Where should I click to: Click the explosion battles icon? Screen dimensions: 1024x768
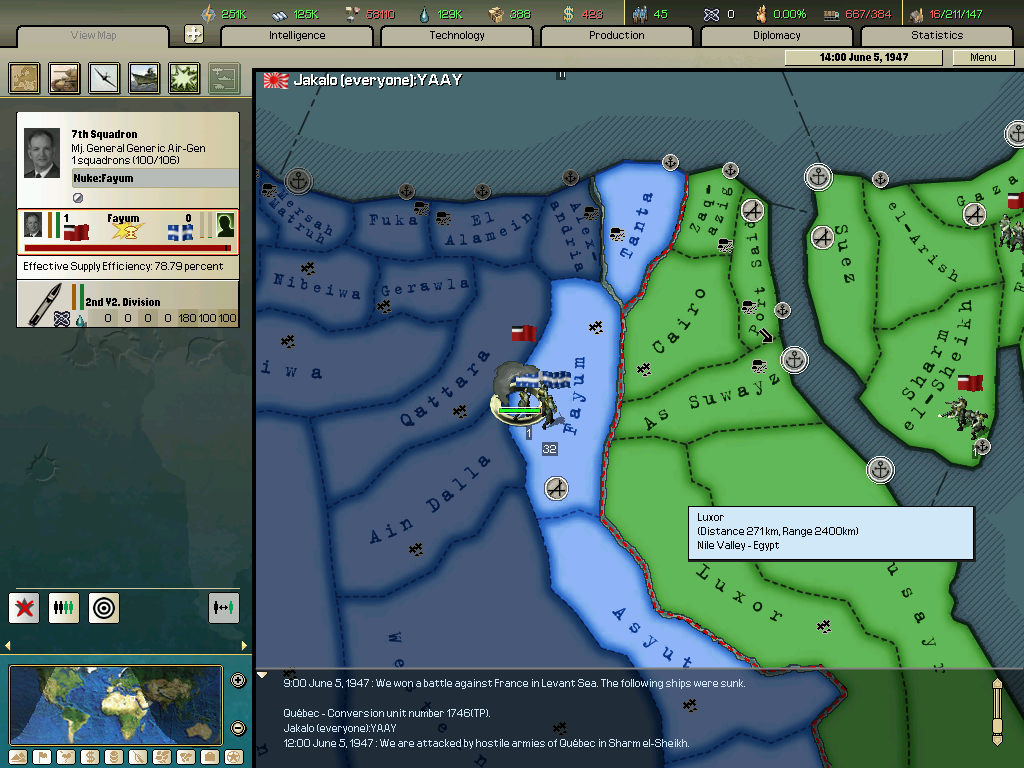tap(185, 78)
